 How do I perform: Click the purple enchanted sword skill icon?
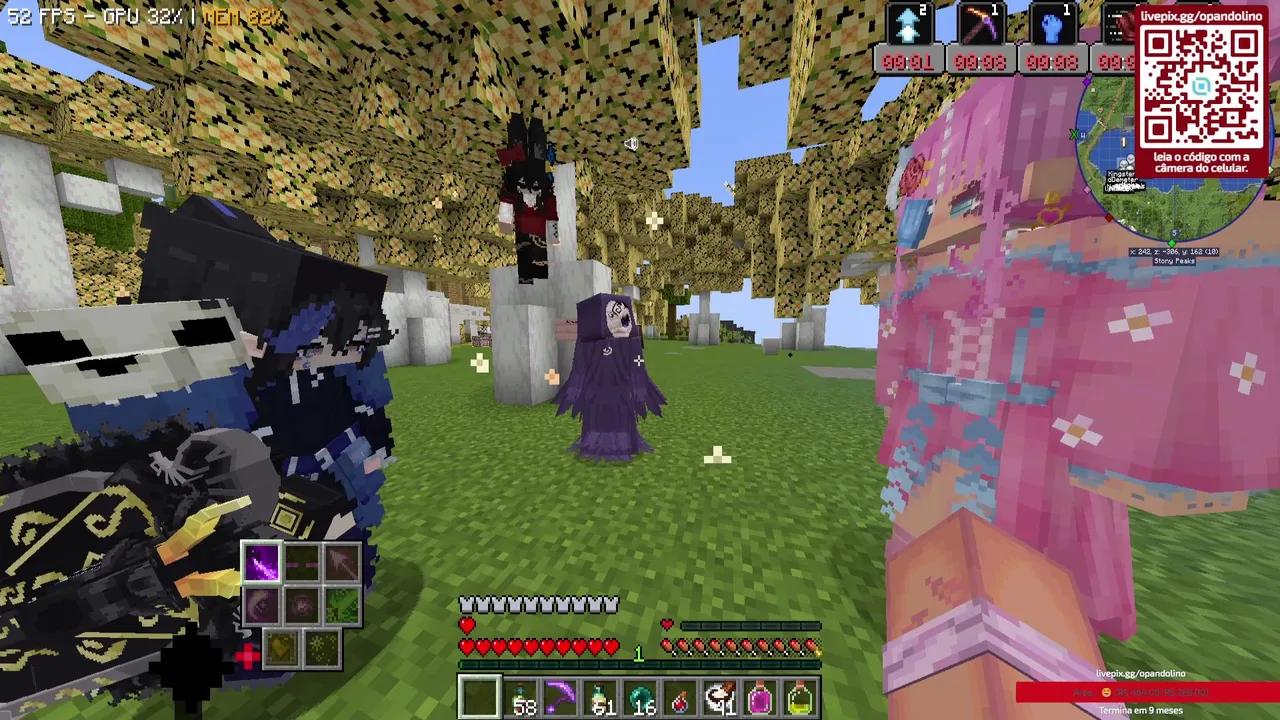coord(263,561)
